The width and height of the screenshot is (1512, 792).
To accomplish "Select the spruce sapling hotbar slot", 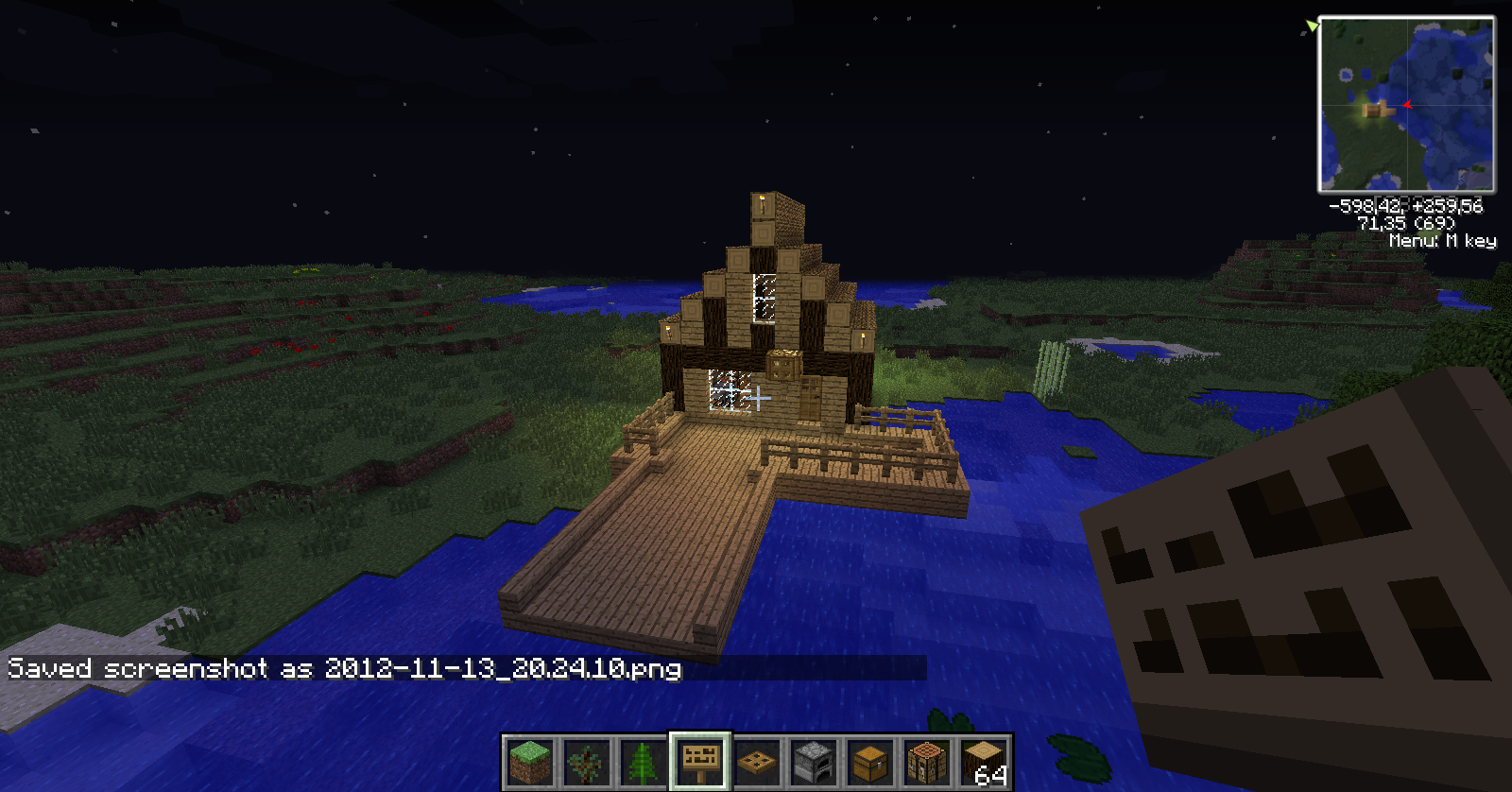I will click(643, 762).
